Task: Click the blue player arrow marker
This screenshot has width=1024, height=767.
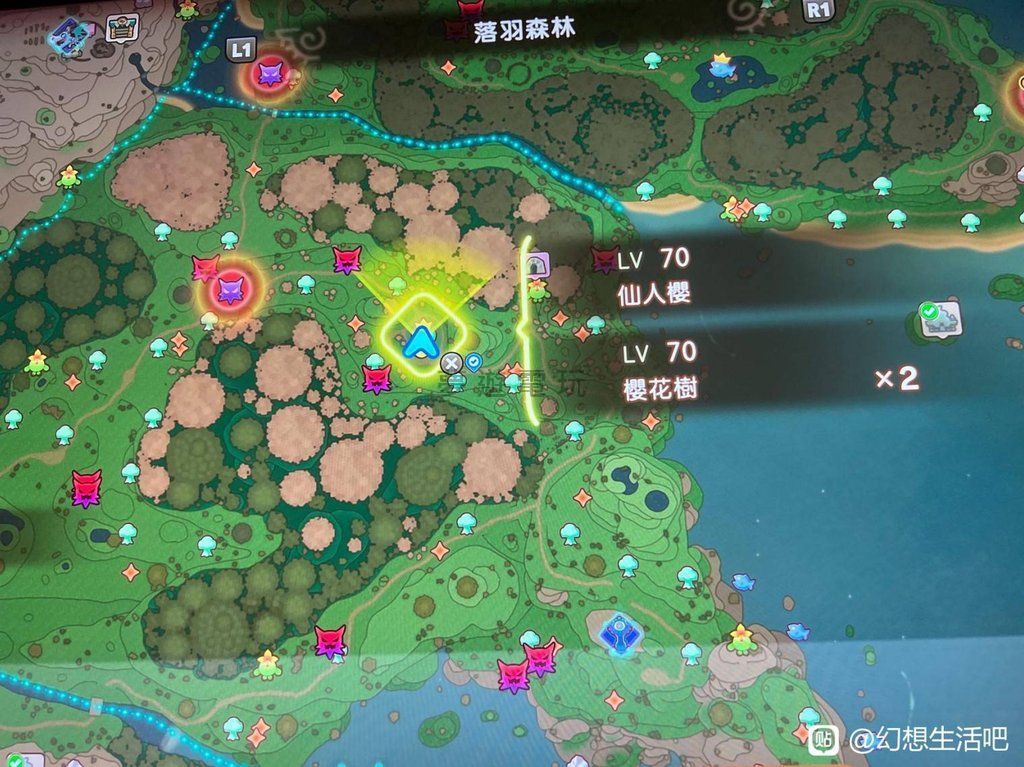Action: (x=420, y=341)
